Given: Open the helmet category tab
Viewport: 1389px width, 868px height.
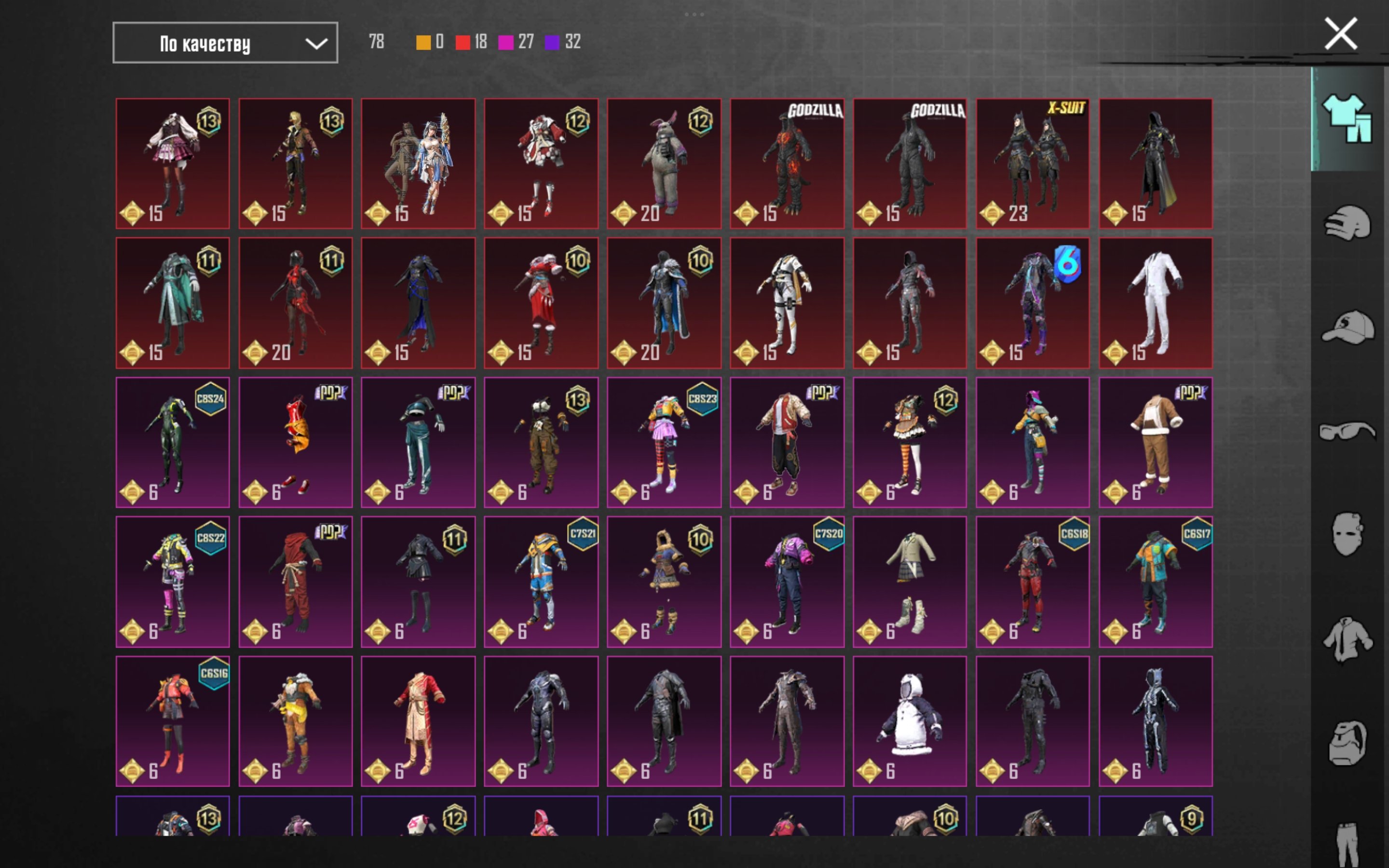Looking at the screenshot, I should click(x=1347, y=223).
